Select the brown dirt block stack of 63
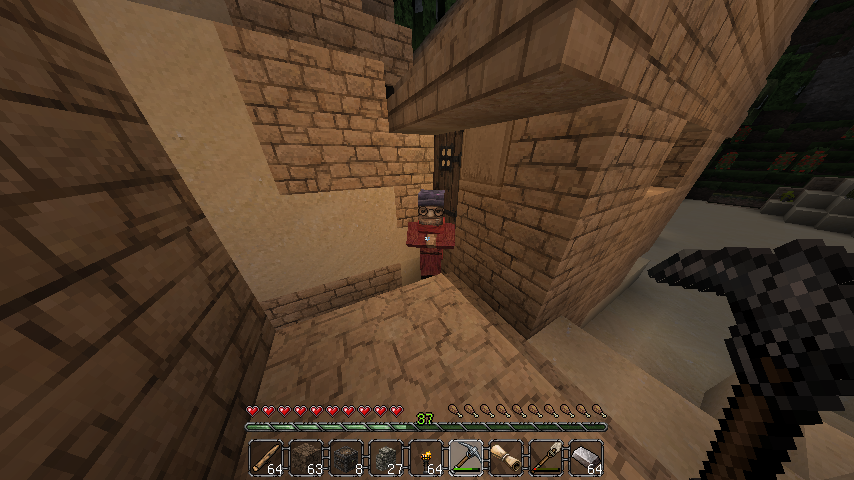 tap(307, 457)
